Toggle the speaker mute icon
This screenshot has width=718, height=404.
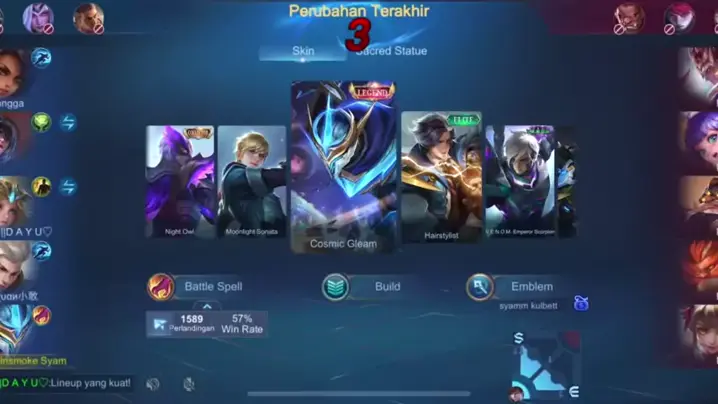pos(153,383)
